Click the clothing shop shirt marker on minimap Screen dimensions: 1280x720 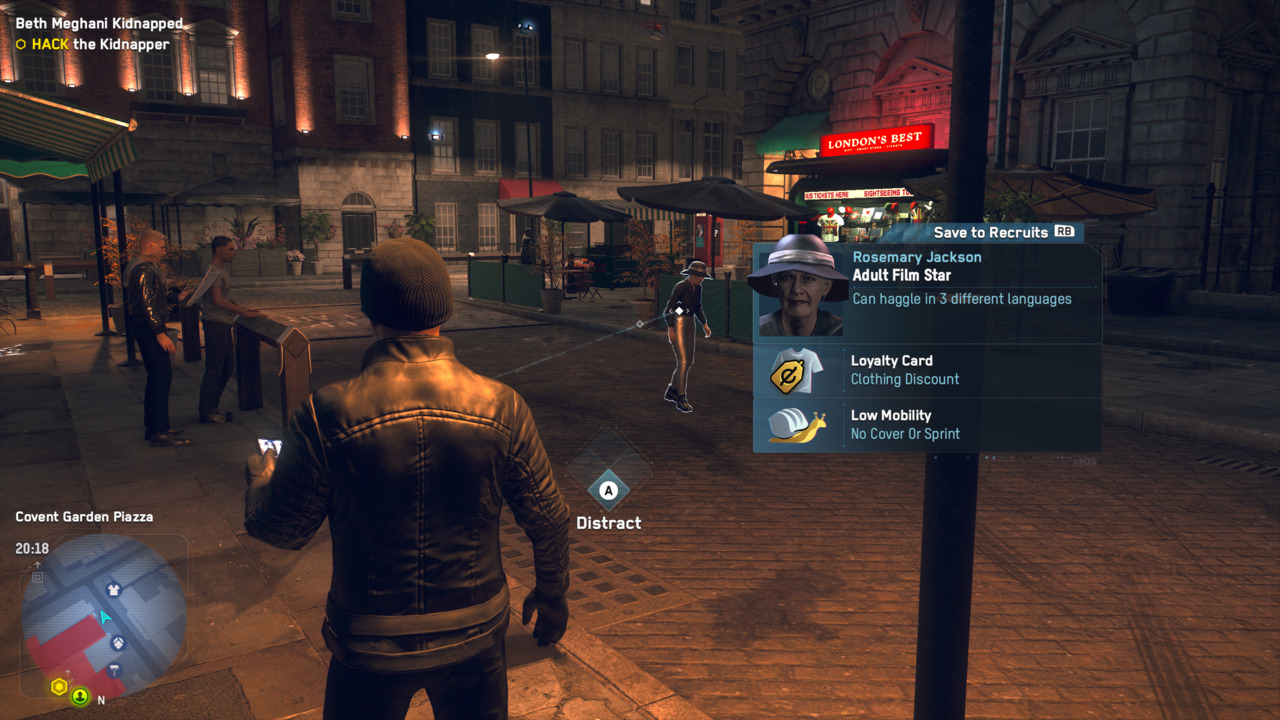(x=113, y=590)
